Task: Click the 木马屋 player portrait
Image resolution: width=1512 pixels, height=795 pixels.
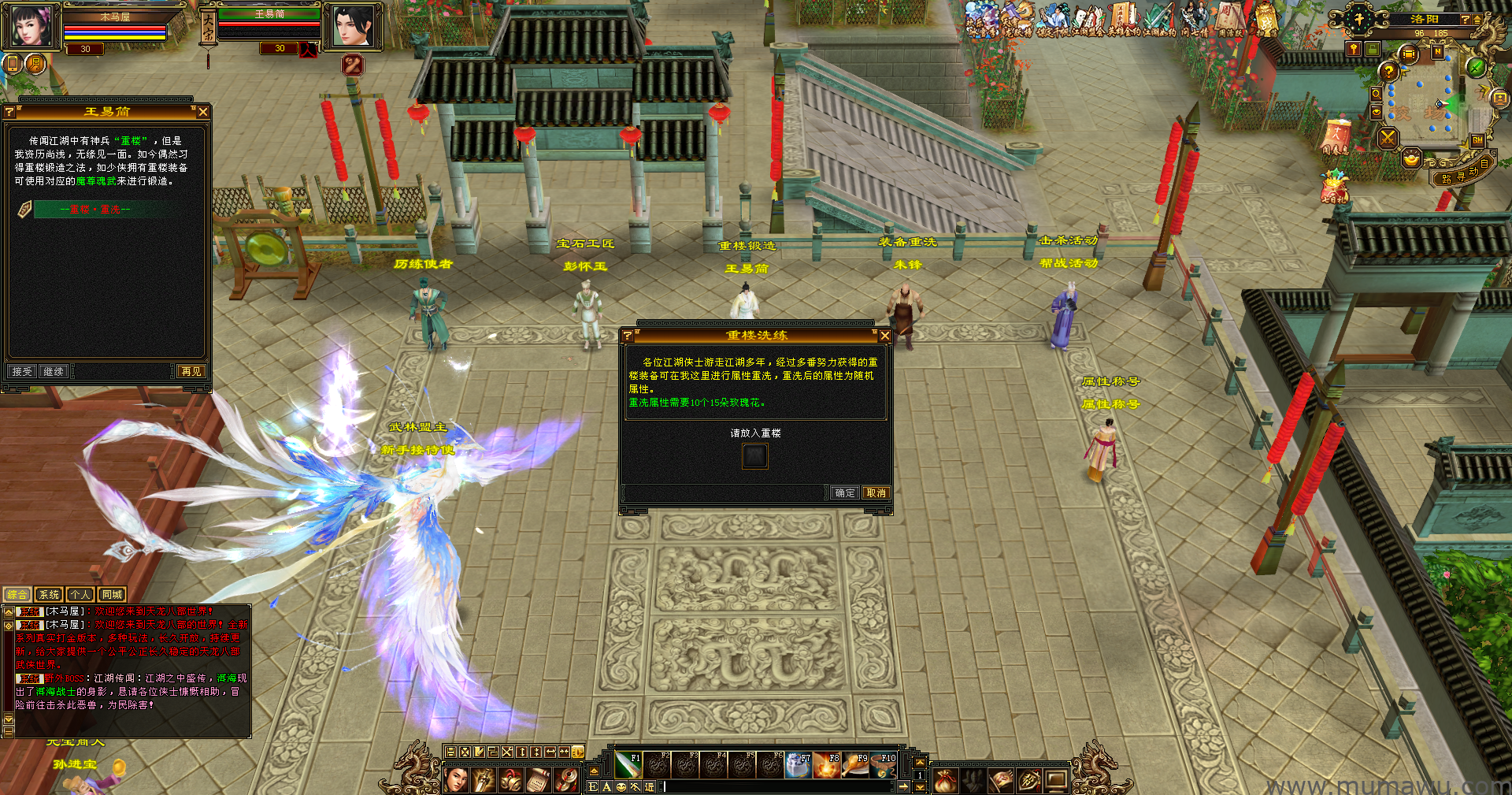Action: coord(31,25)
